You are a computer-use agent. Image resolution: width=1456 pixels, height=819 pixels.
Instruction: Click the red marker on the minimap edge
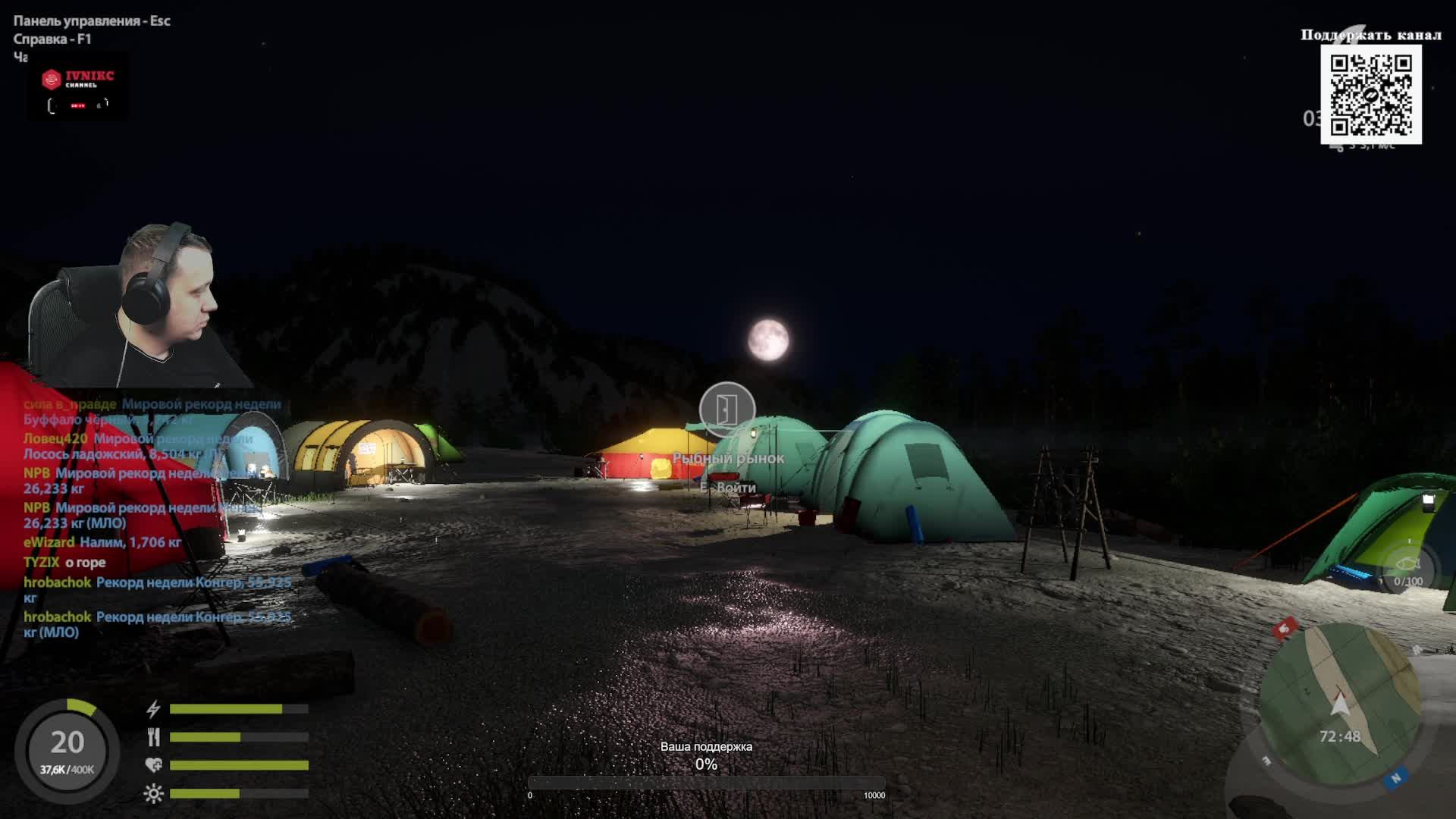(x=1285, y=628)
